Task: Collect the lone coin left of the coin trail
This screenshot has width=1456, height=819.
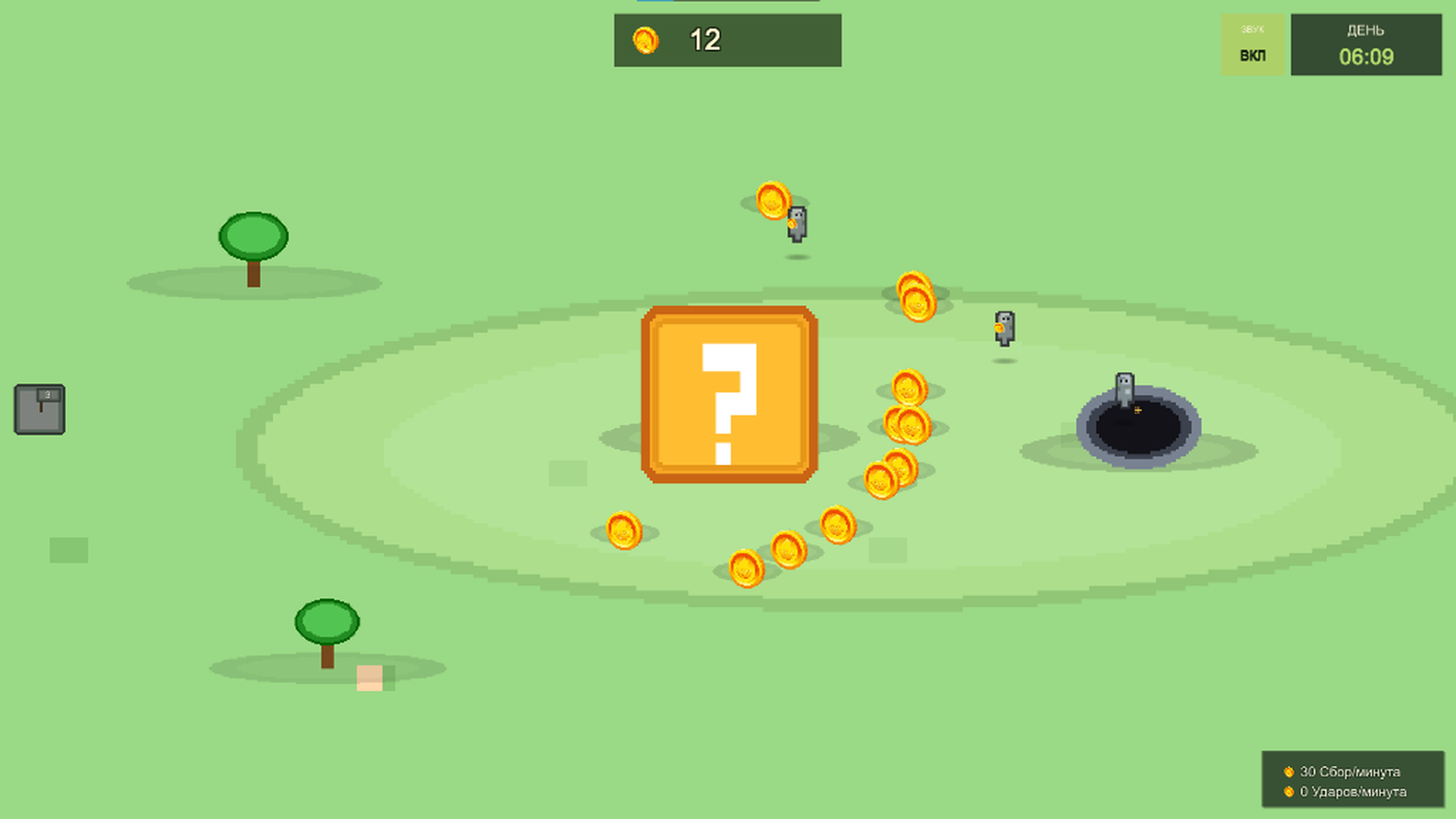Action: coord(623,529)
